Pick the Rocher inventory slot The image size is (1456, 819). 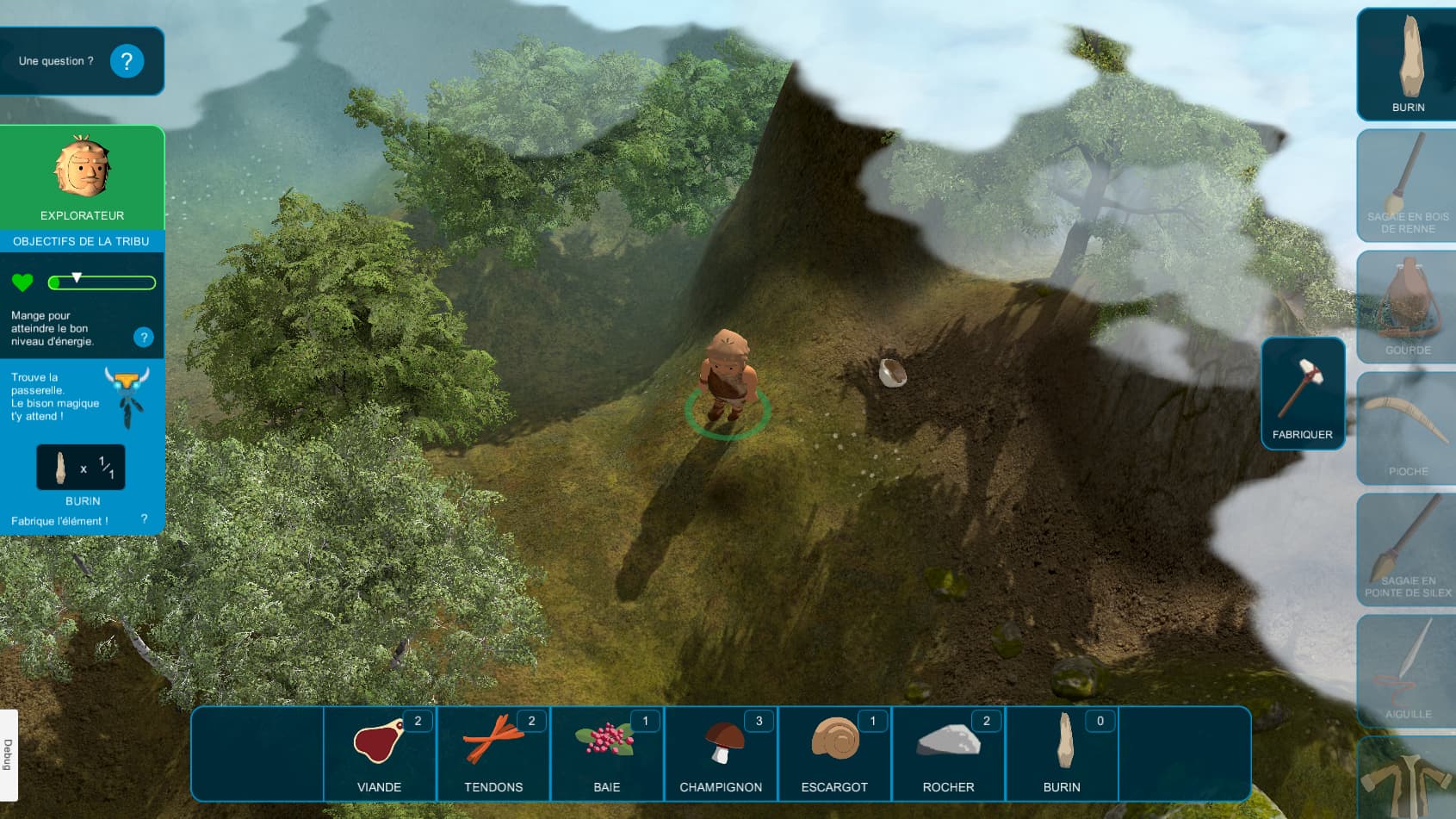[x=948, y=754]
